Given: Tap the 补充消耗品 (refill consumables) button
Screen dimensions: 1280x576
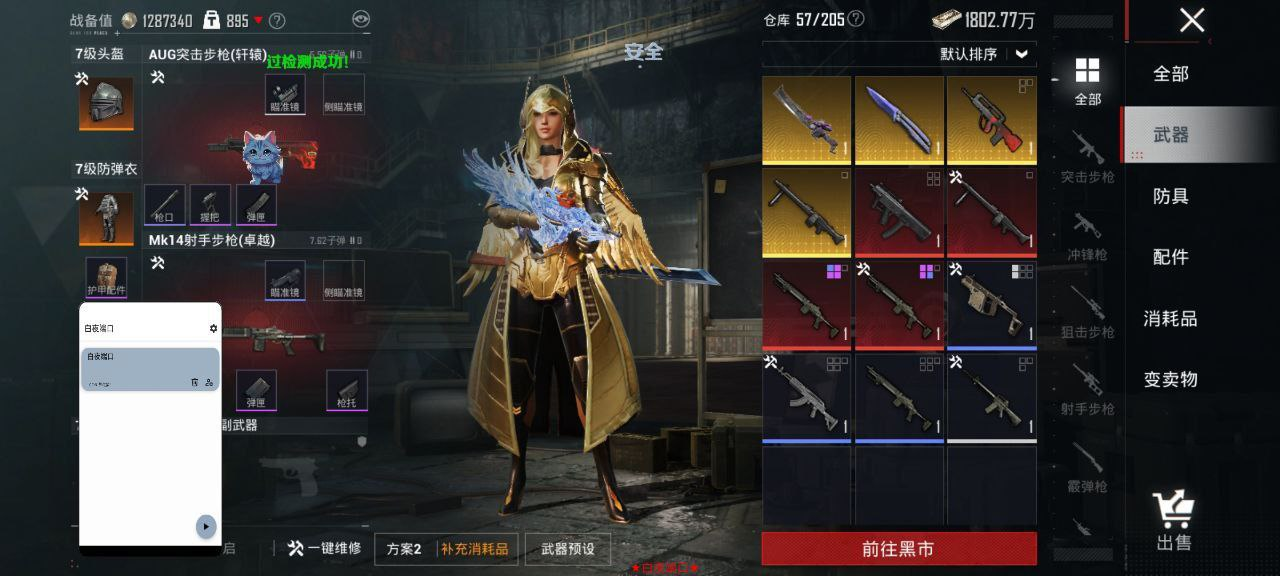Looking at the screenshot, I should 474,549.
